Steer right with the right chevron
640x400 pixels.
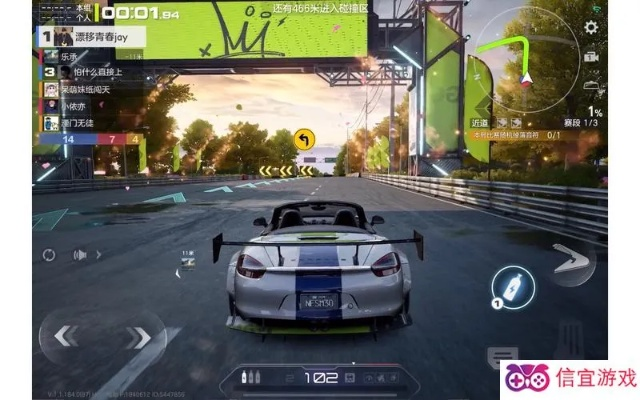[x=141, y=337]
